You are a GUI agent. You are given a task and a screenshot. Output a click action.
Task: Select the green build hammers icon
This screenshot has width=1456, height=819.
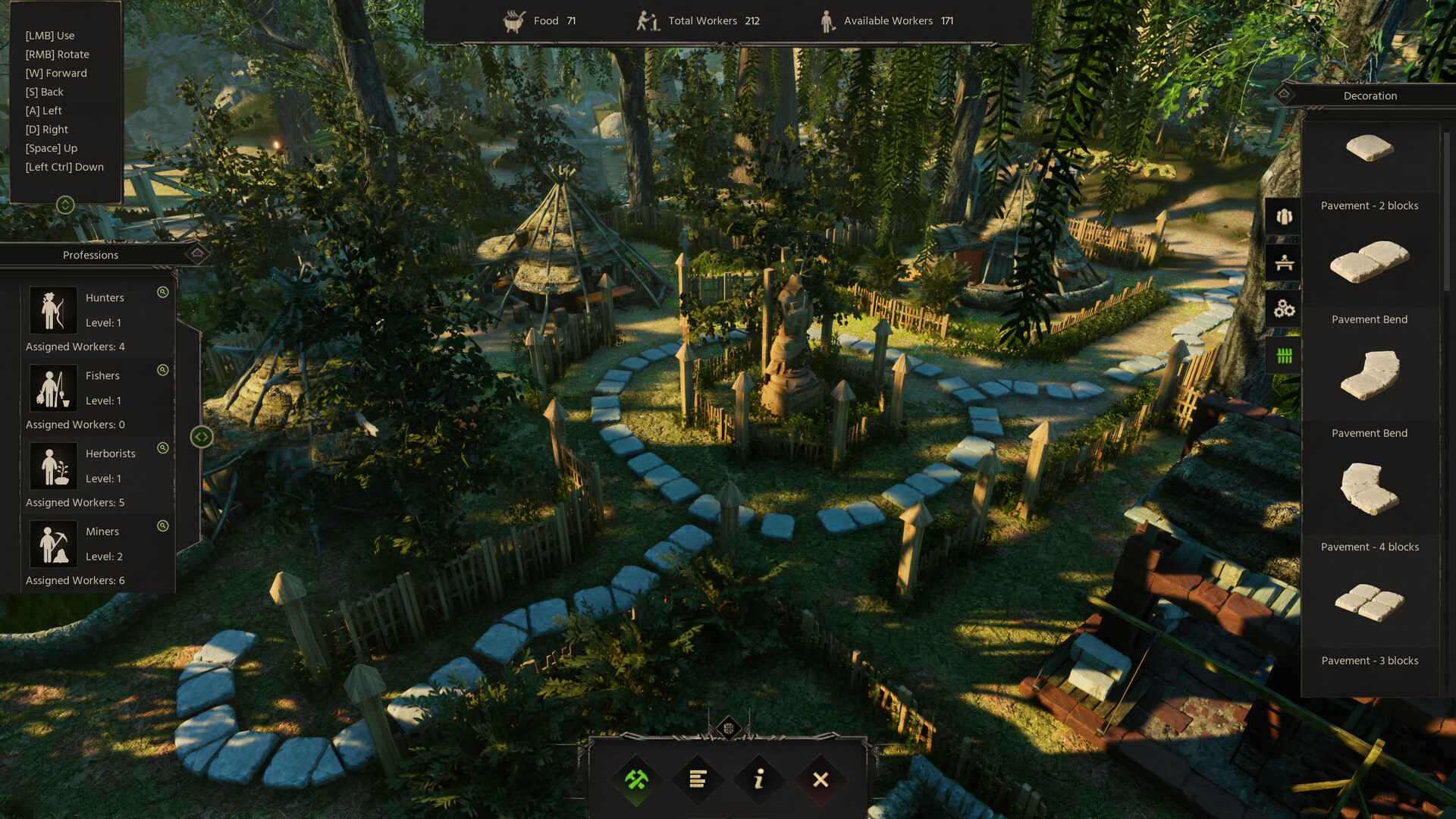coord(637,779)
